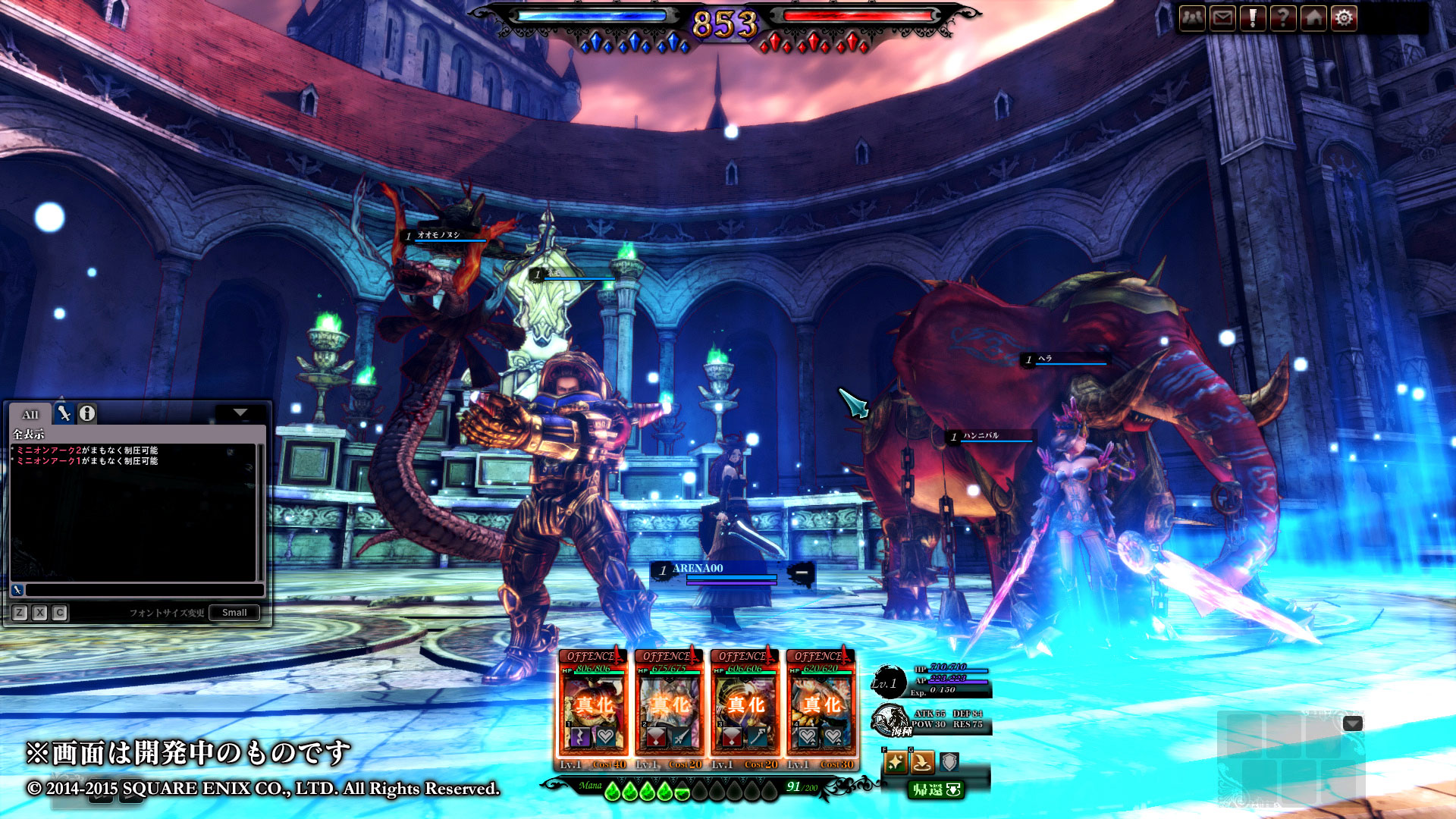Screen dimensions: 1456x819
Task: Open the question mark help icon
Action: click(x=1283, y=17)
